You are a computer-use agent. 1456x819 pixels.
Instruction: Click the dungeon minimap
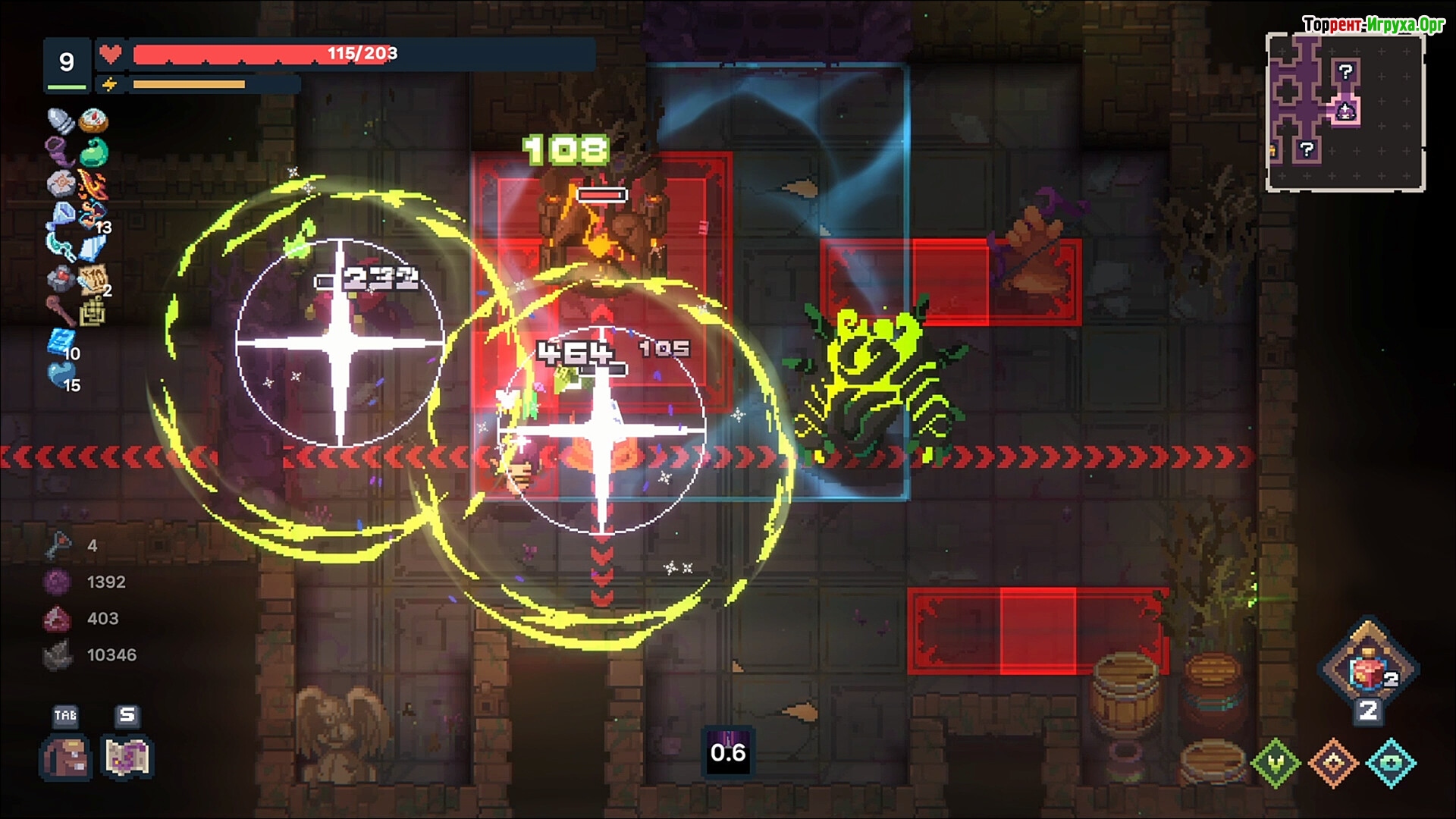click(1345, 111)
